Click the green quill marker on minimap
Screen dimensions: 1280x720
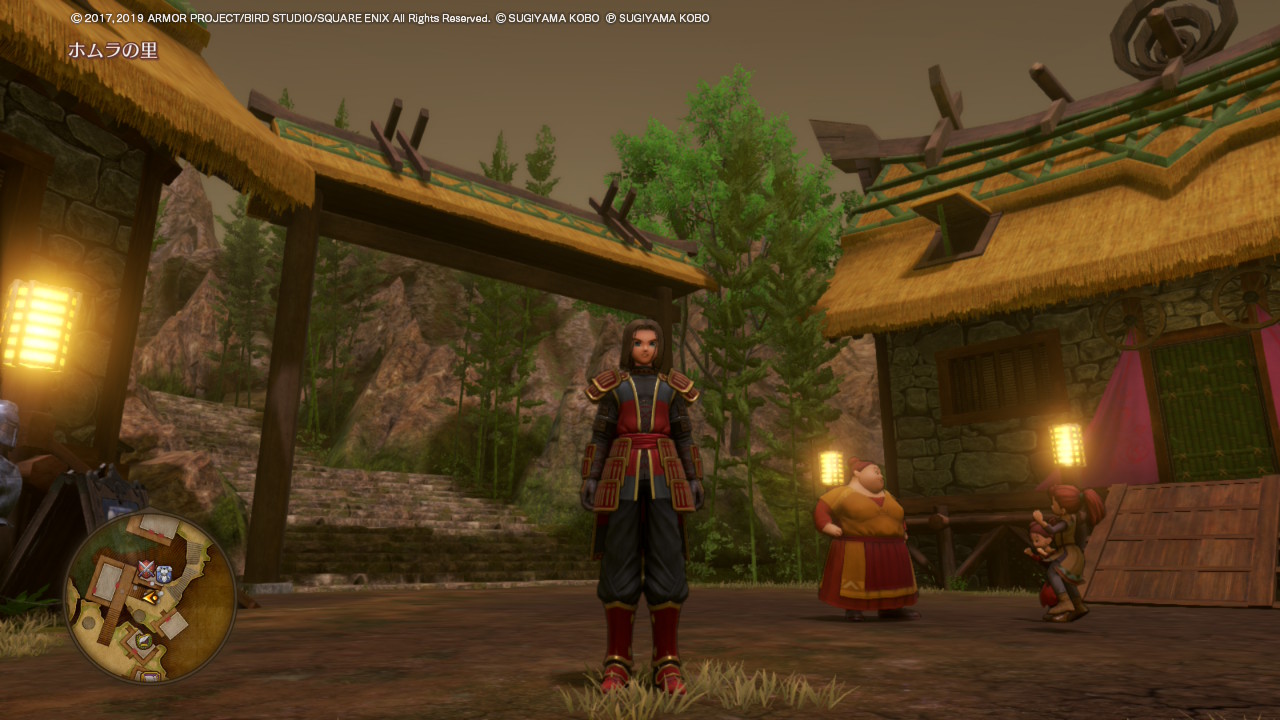coord(145,641)
